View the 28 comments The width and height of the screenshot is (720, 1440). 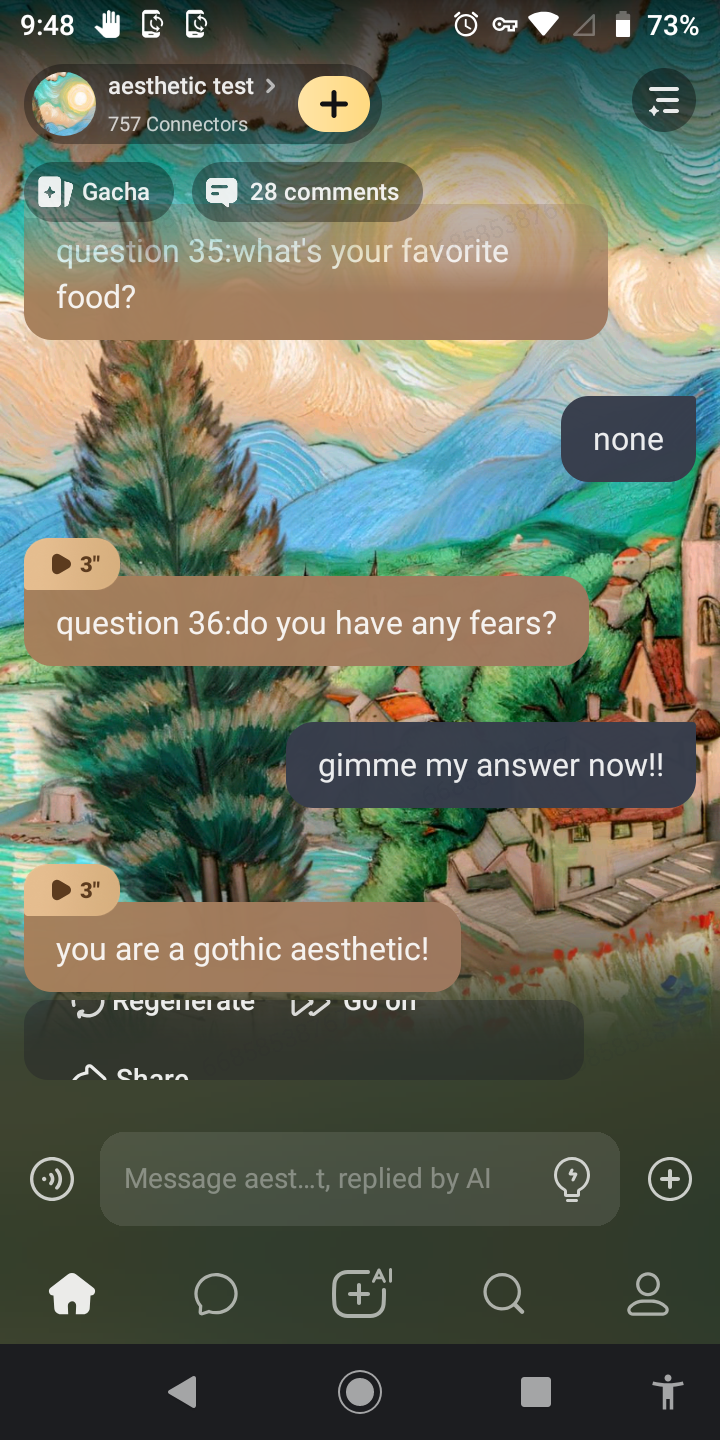coord(307,192)
